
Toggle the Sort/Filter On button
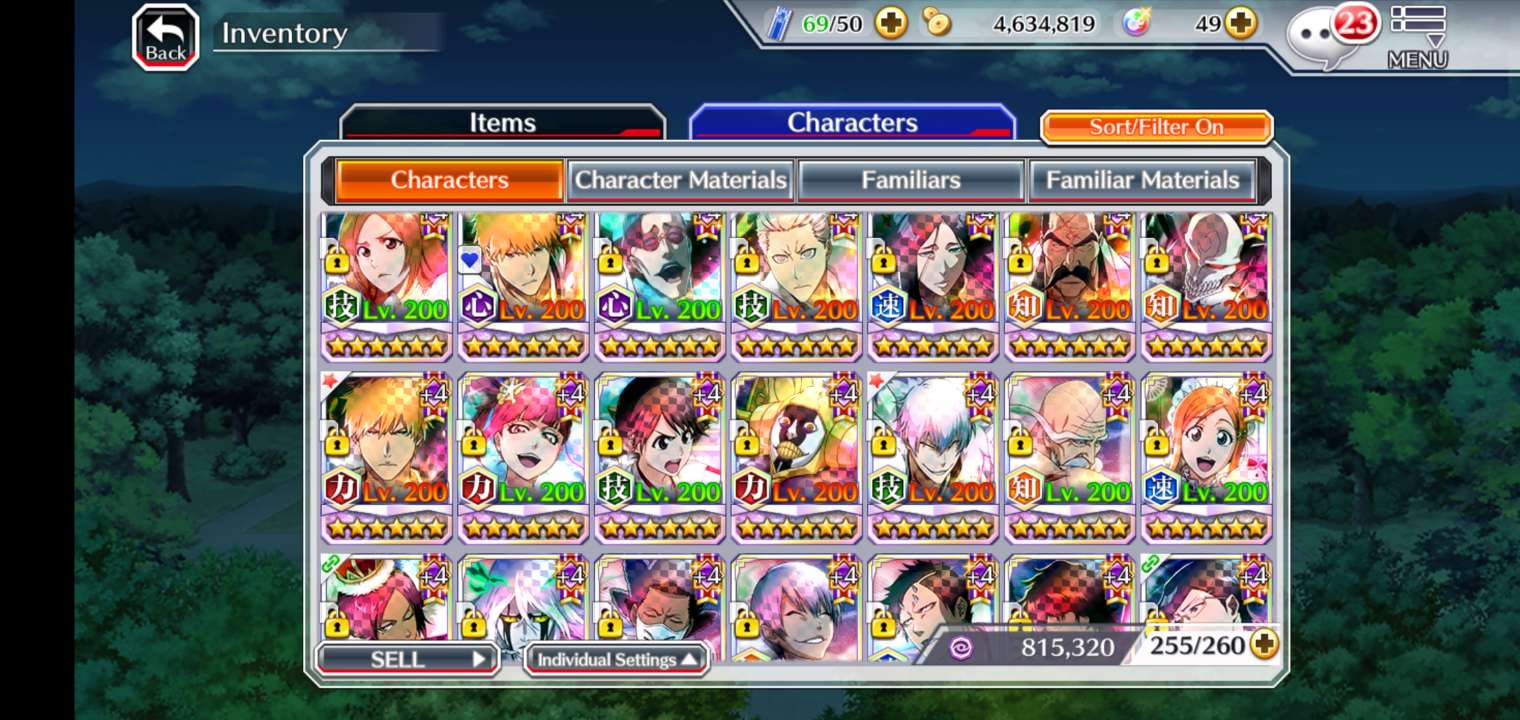pos(1156,127)
